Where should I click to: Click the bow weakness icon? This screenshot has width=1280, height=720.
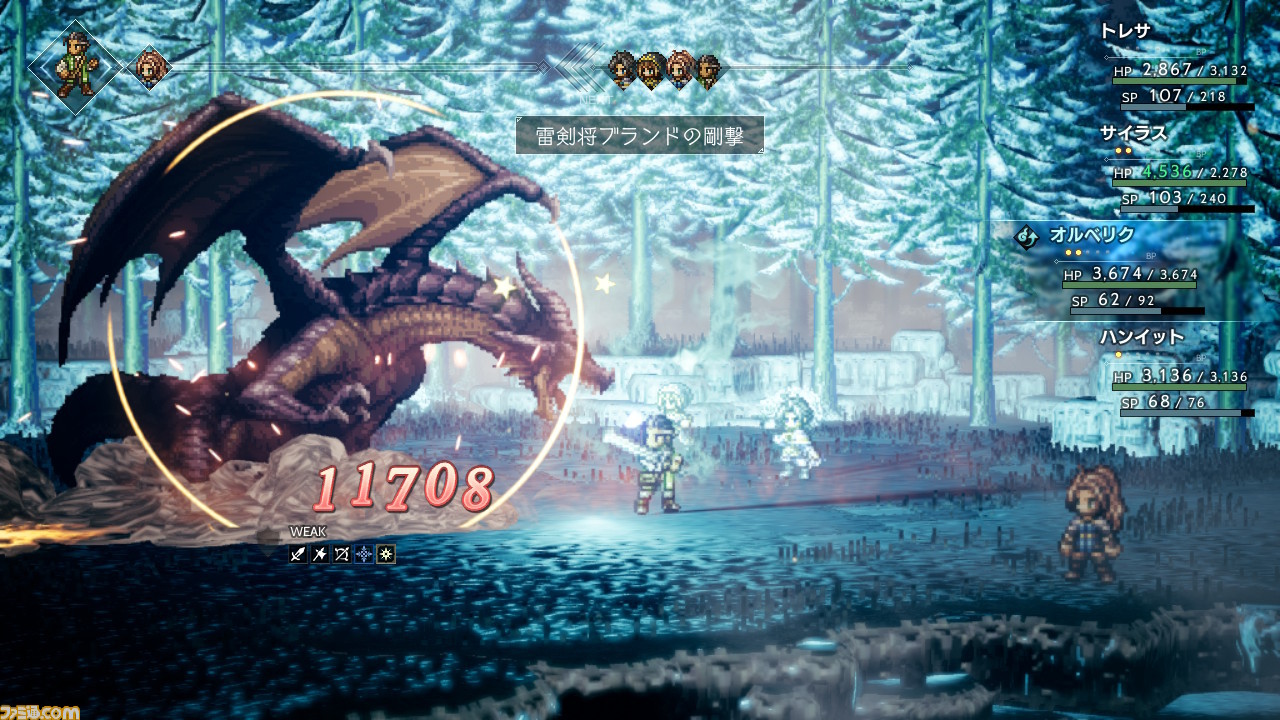[x=342, y=553]
